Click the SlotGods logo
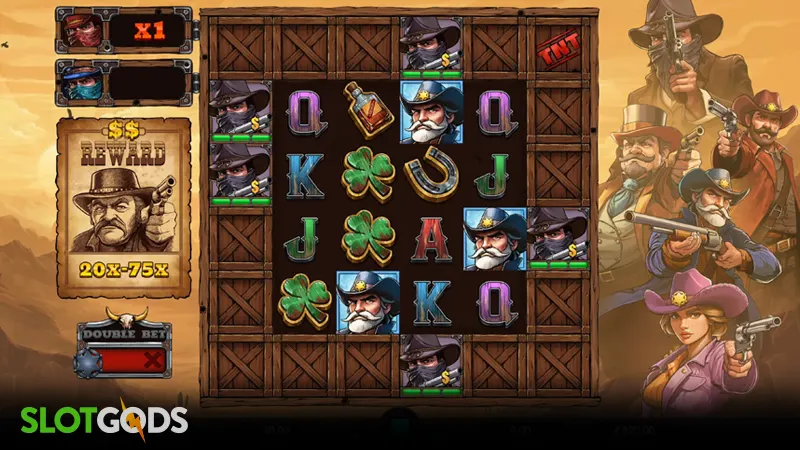Image resolution: width=800 pixels, height=450 pixels. 99,417
